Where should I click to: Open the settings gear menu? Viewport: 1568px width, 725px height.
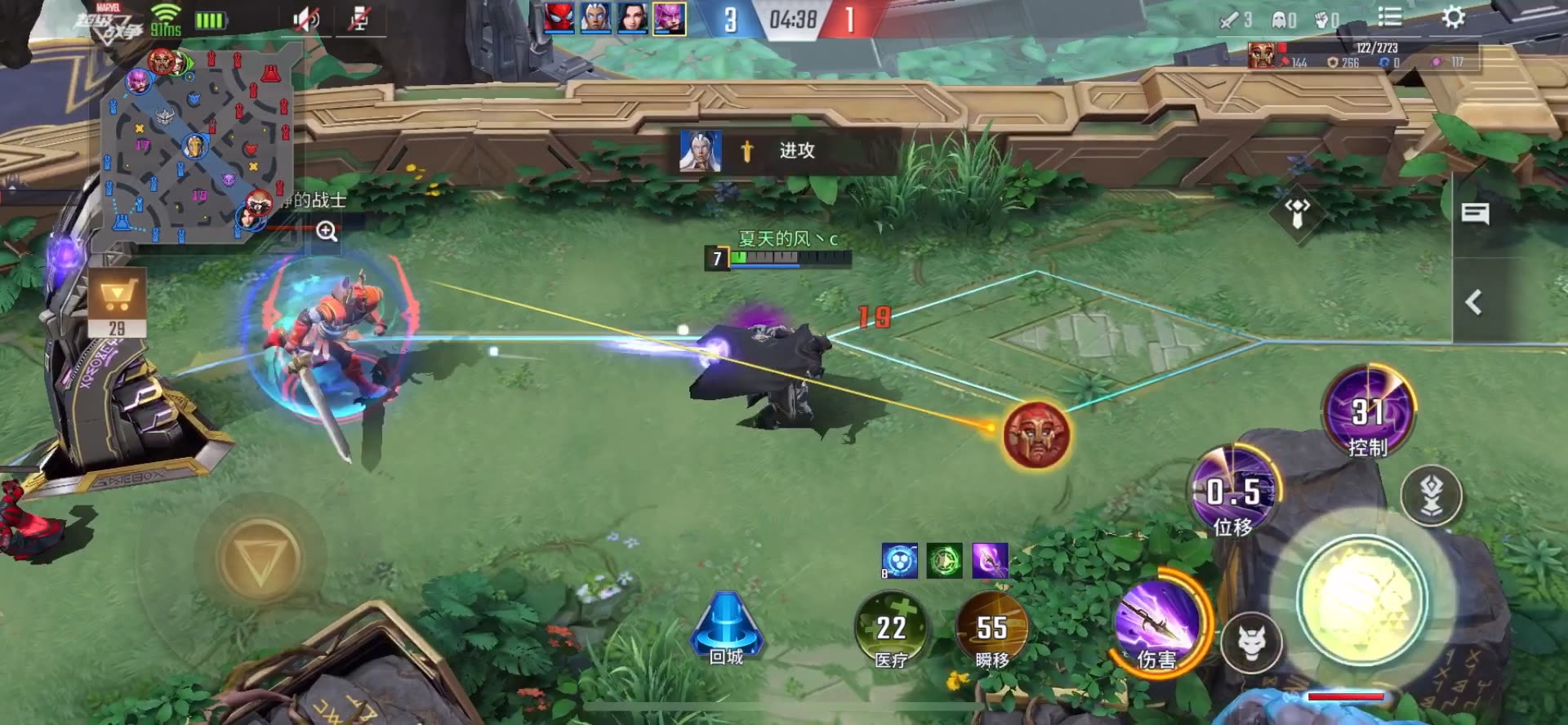pyautogui.click(x=1453, y=17)
